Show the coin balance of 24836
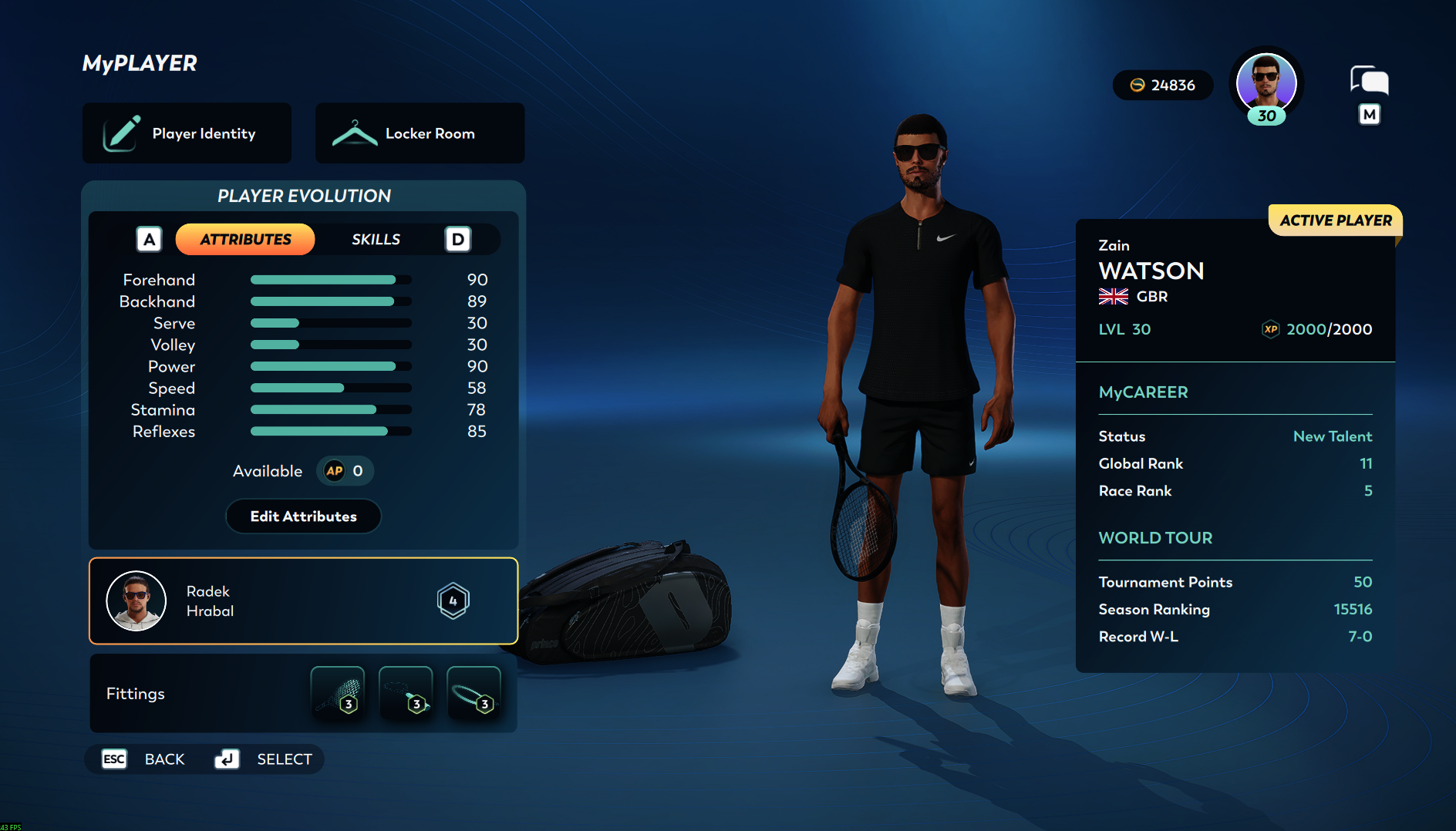1456x831 pixels. [1162, 86]
